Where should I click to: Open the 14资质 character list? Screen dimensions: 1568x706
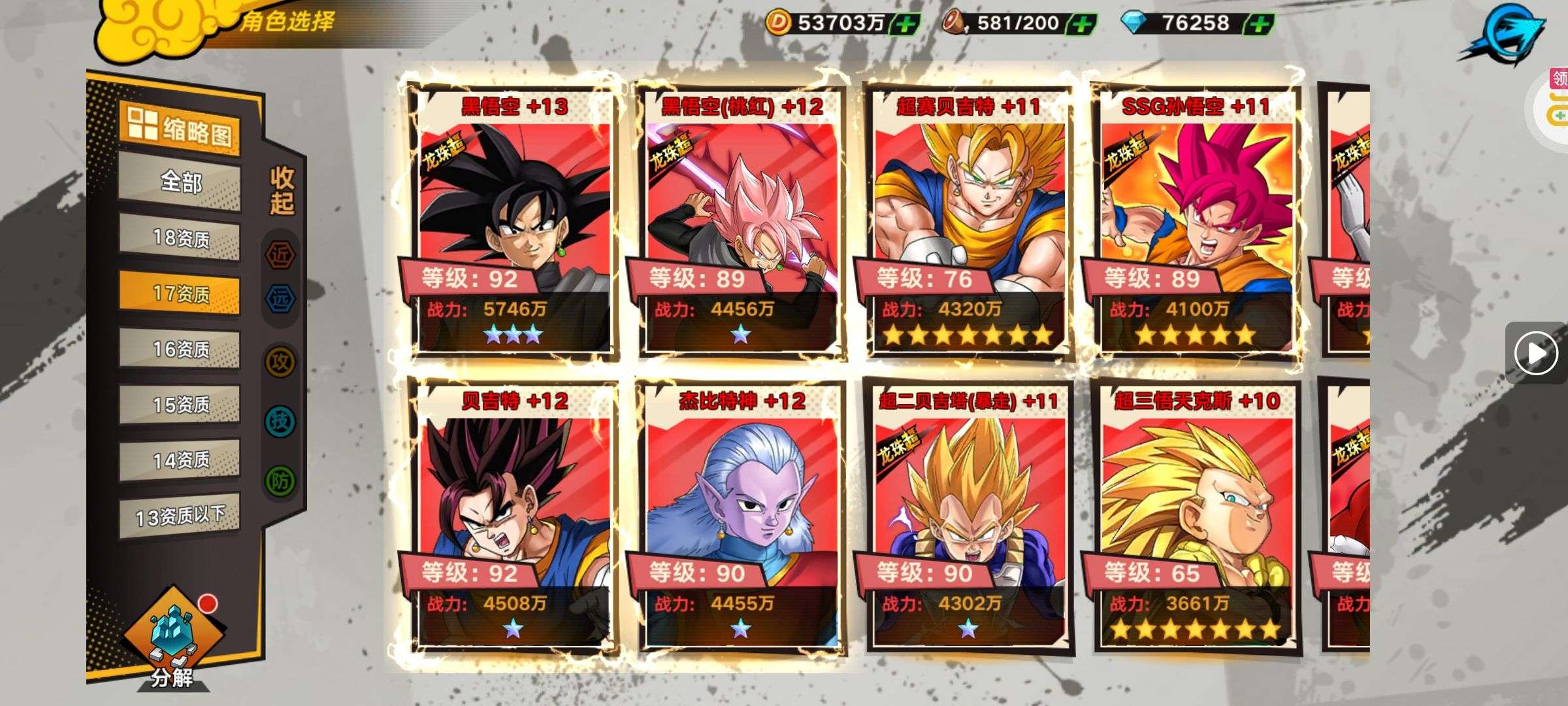tap(180, 460)
